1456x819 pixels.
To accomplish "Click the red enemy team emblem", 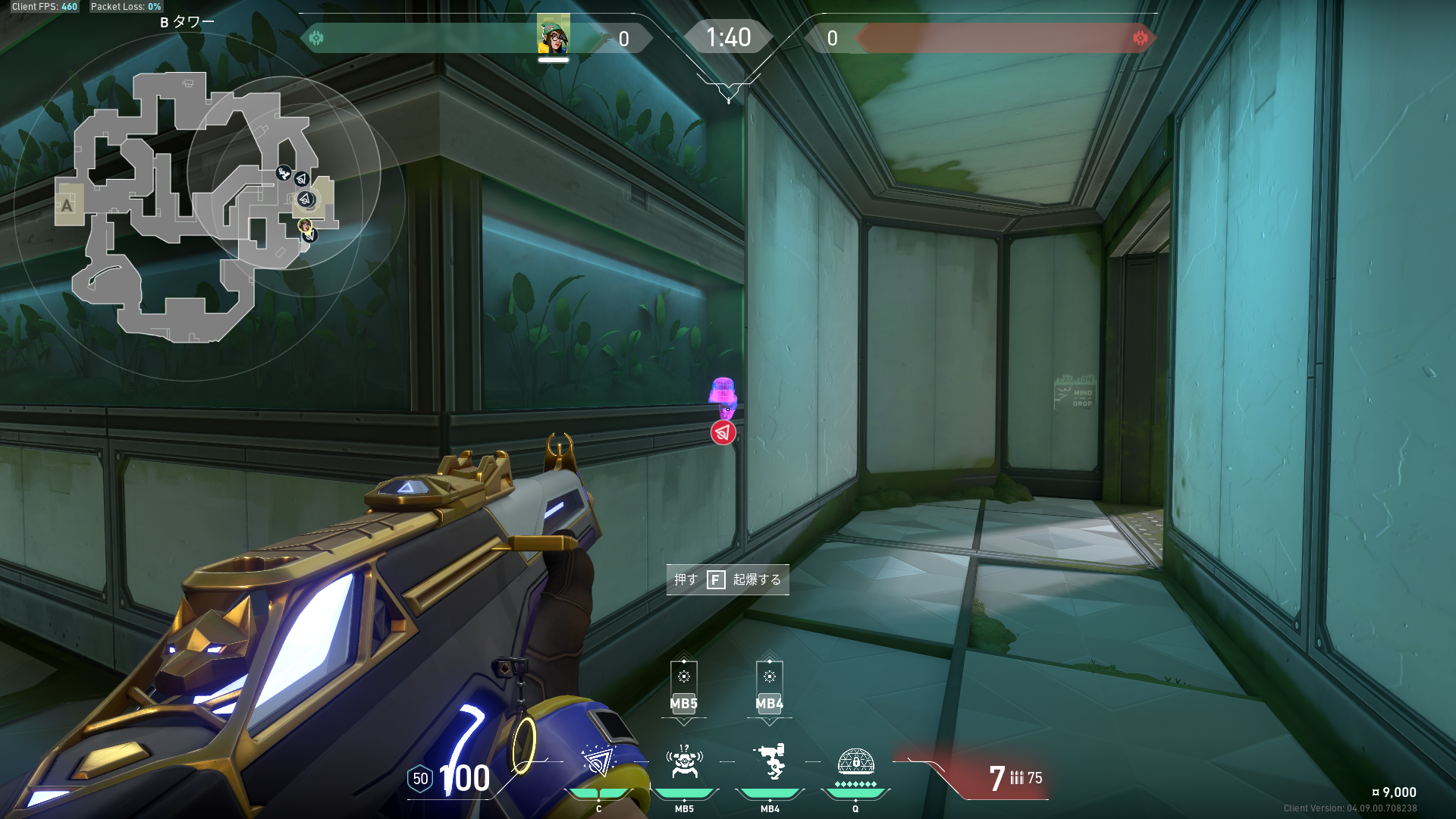I will 1140,38.
